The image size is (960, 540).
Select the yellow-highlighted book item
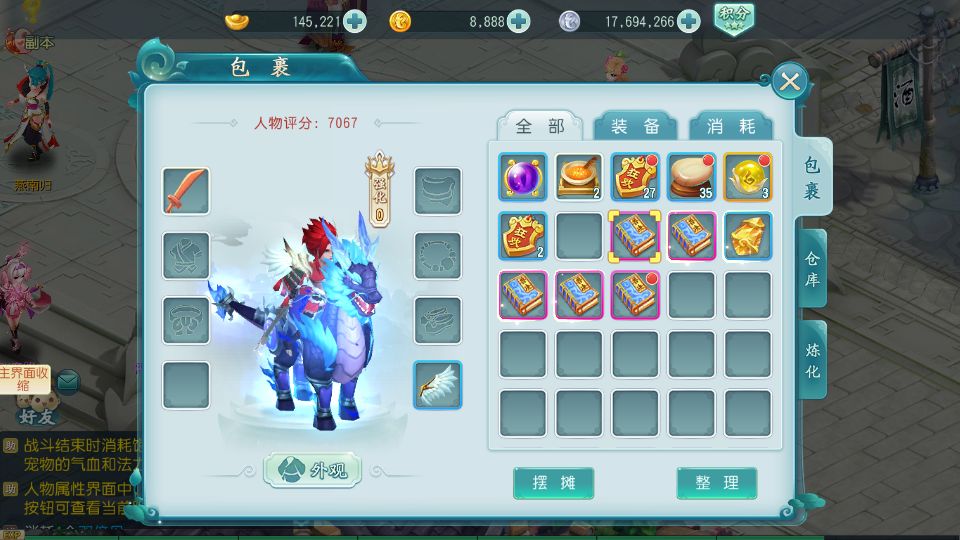pyautogui.click(x=635, y=236)
